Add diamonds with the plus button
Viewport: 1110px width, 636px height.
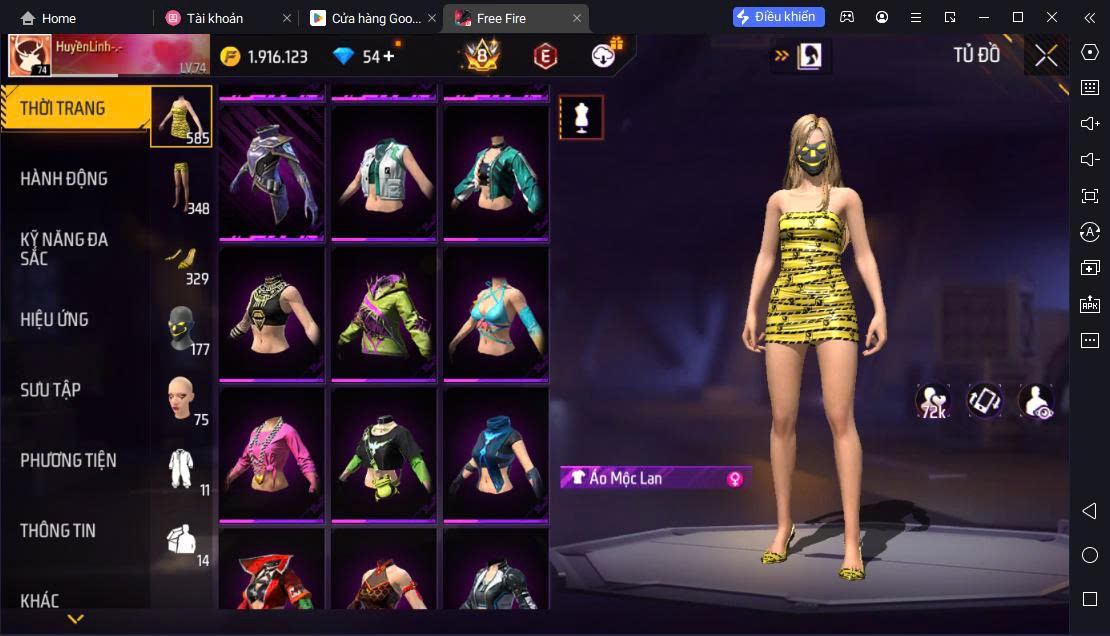(388, 56)
